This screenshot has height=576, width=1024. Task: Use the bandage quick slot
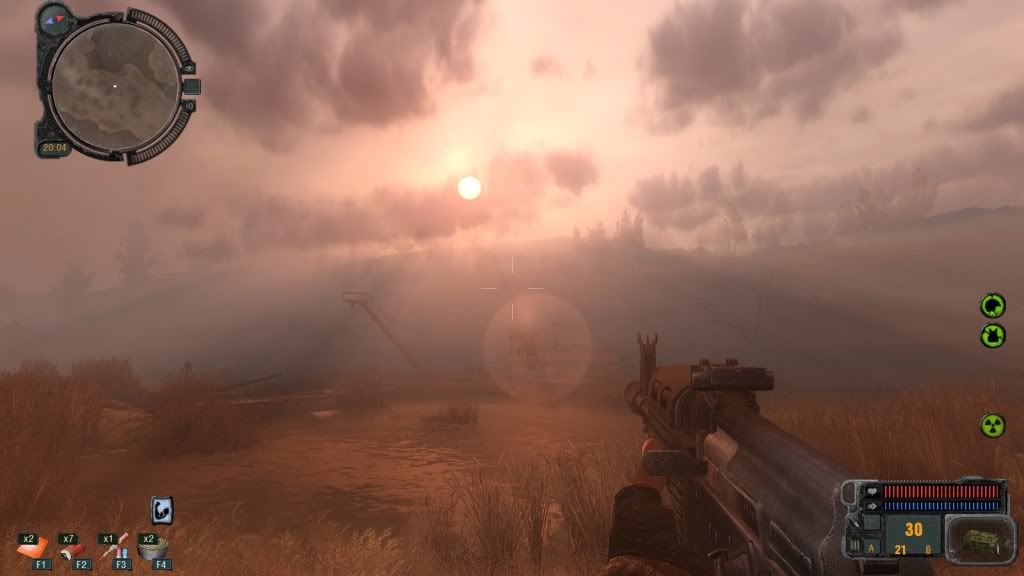point(35,546)
